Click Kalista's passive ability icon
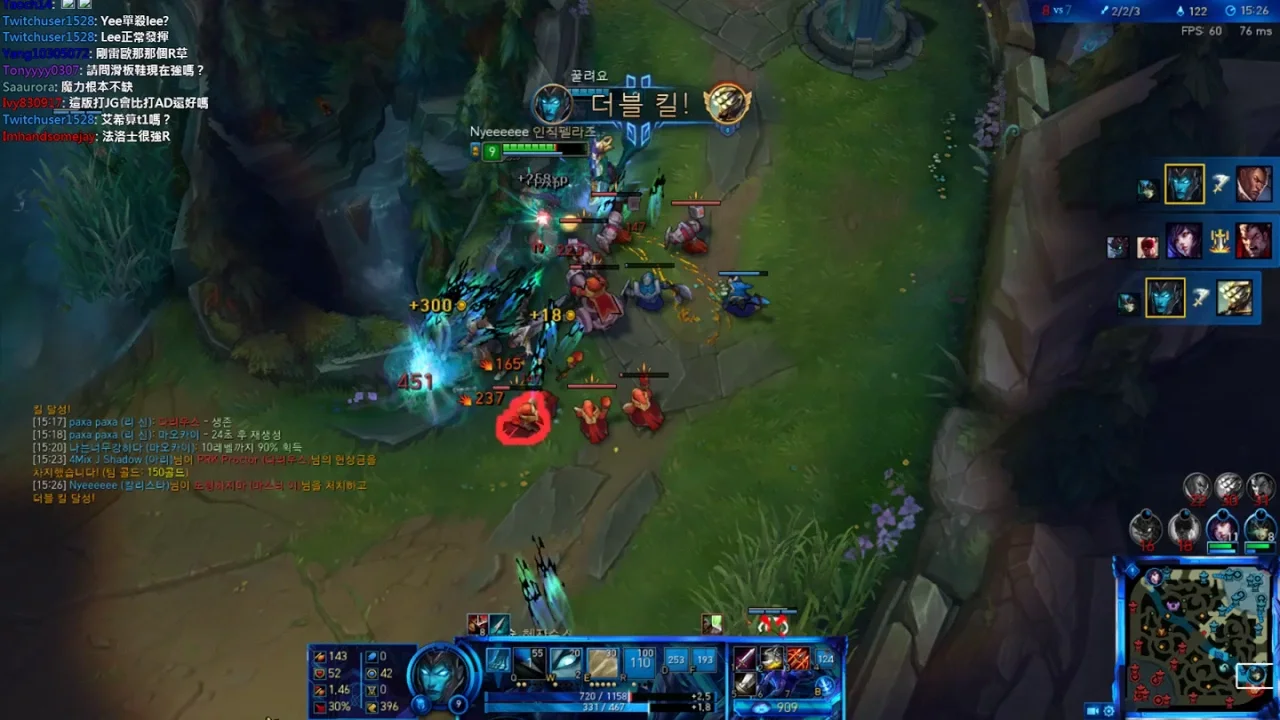1280x720 pixels. point(498,660)
